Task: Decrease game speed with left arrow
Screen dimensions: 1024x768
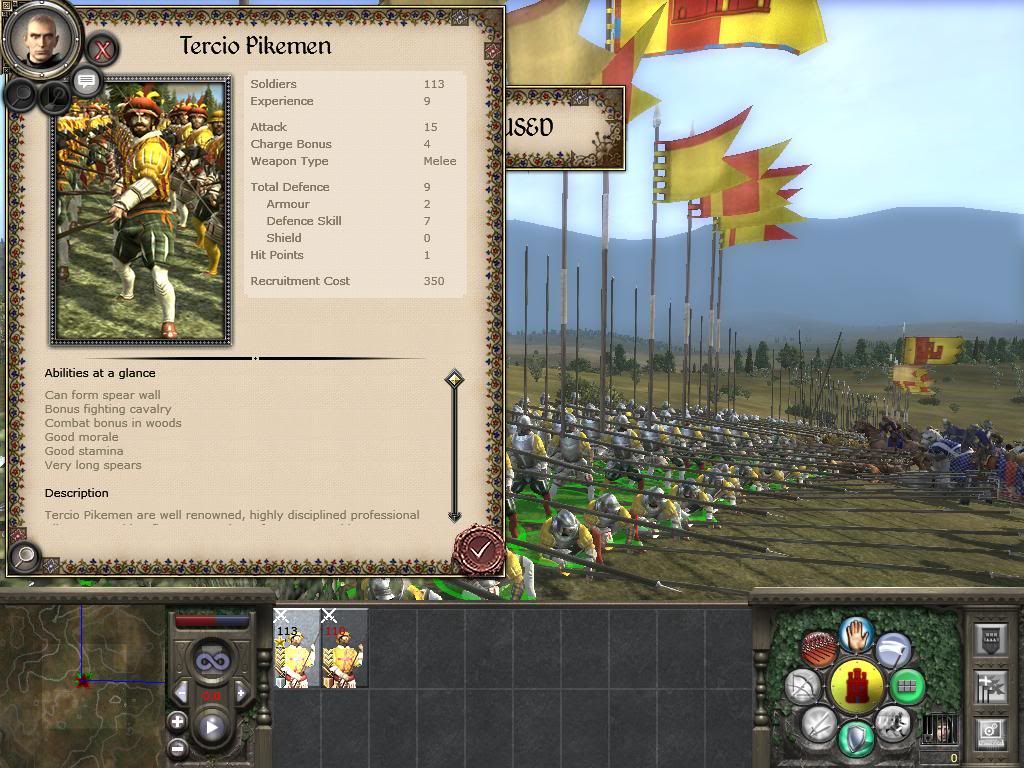Action: (x=181, y=693)
